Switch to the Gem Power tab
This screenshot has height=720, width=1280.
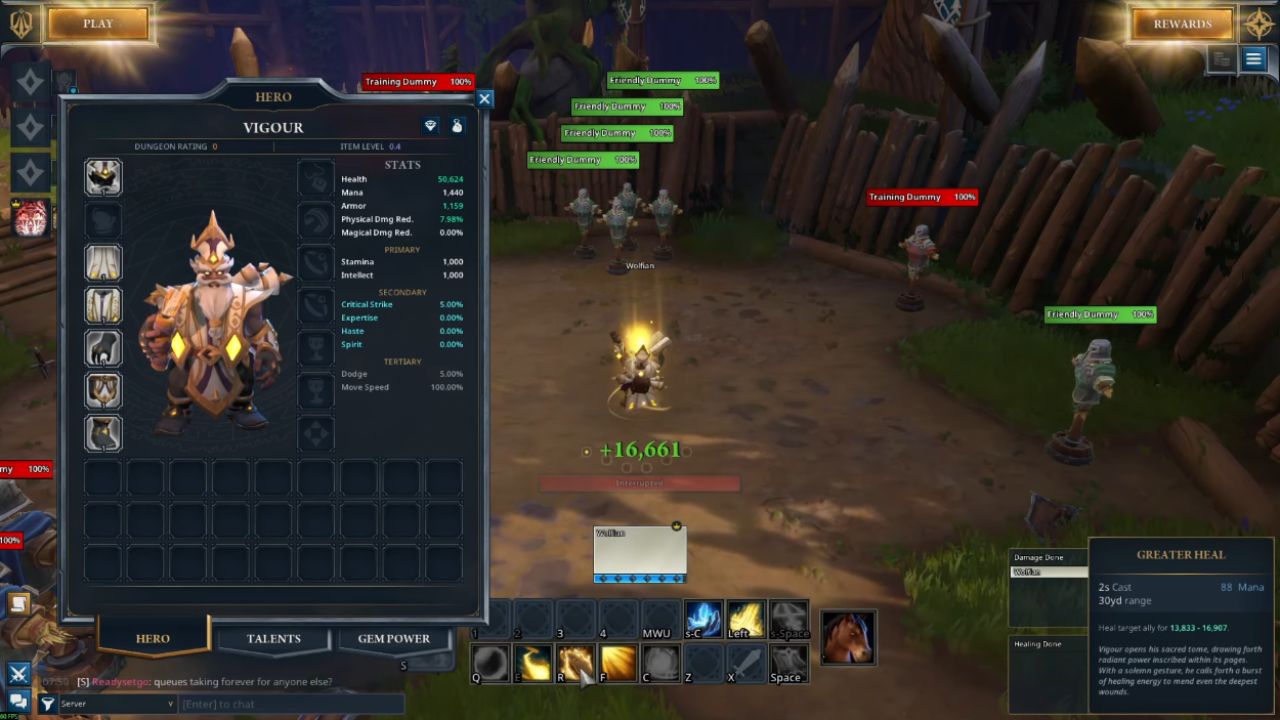pos(394,638)
